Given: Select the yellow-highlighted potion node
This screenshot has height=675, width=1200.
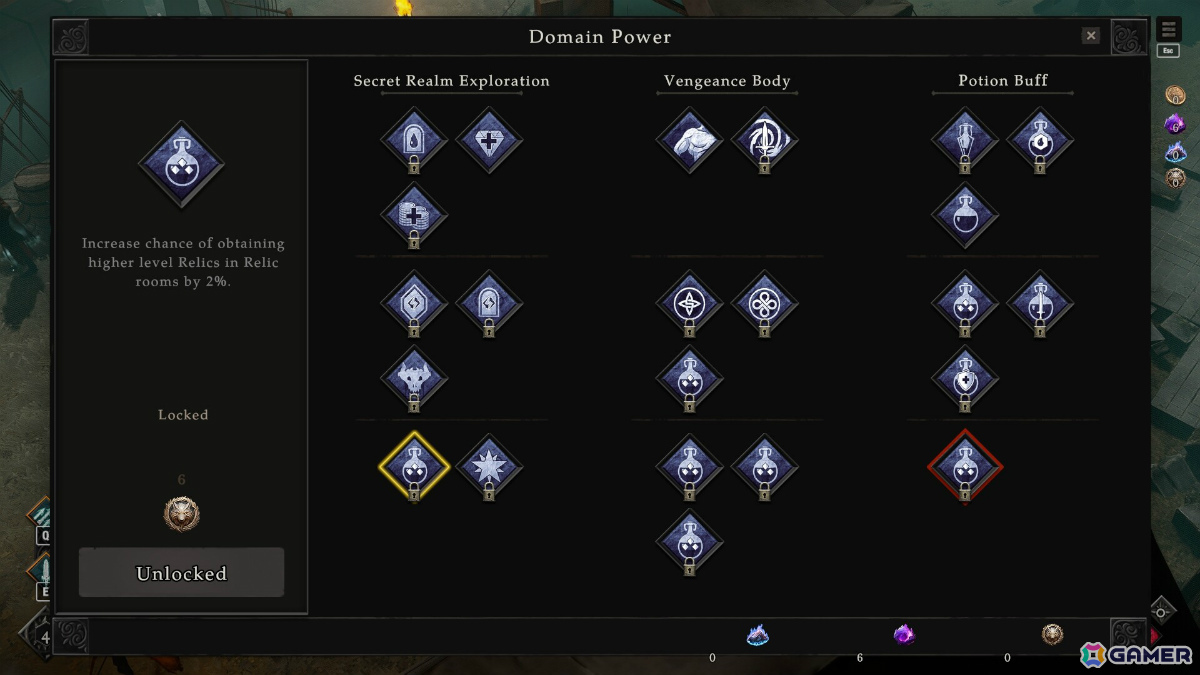Looking at the screenshot, I should pos(414,466).
